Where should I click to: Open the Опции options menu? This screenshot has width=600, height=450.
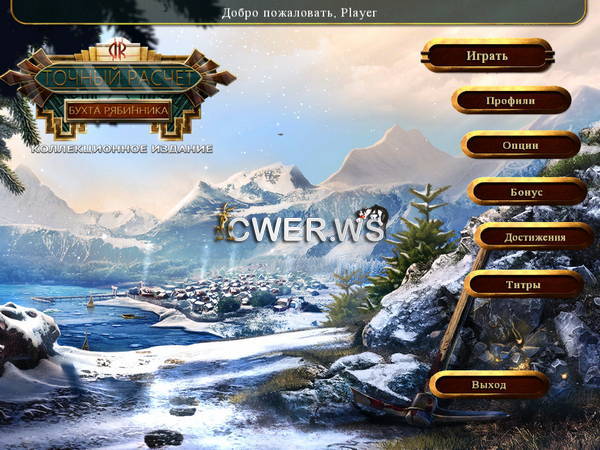tap(520, 145)
